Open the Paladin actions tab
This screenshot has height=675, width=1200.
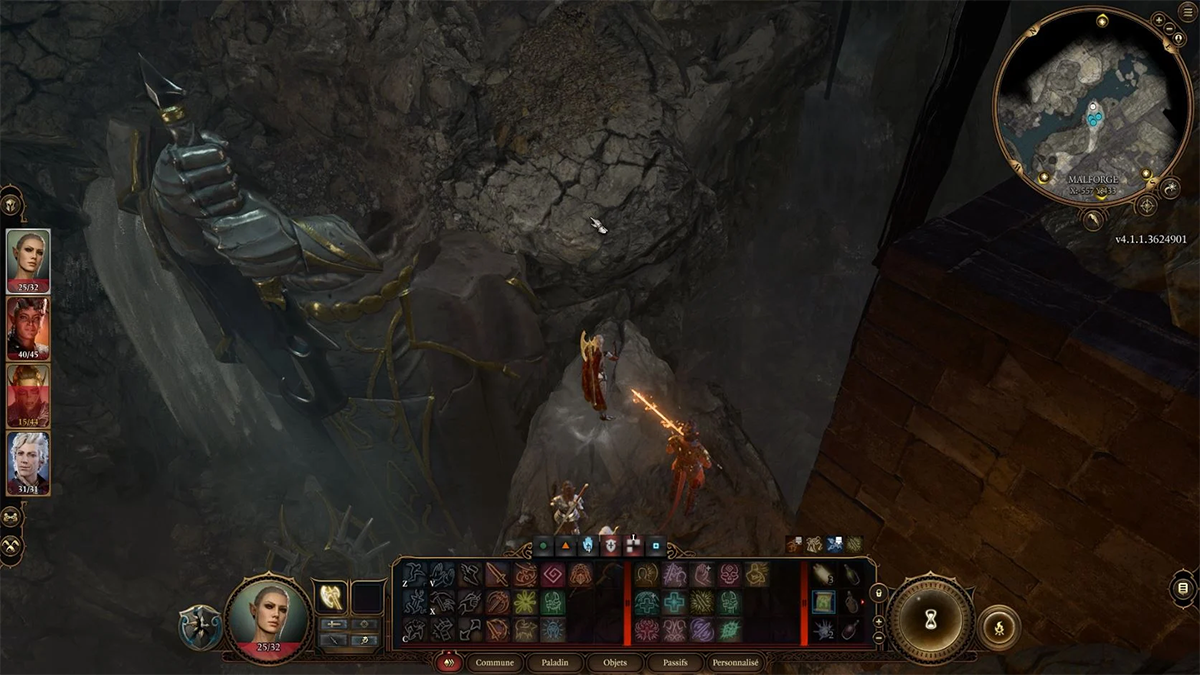tap(556, 662)
